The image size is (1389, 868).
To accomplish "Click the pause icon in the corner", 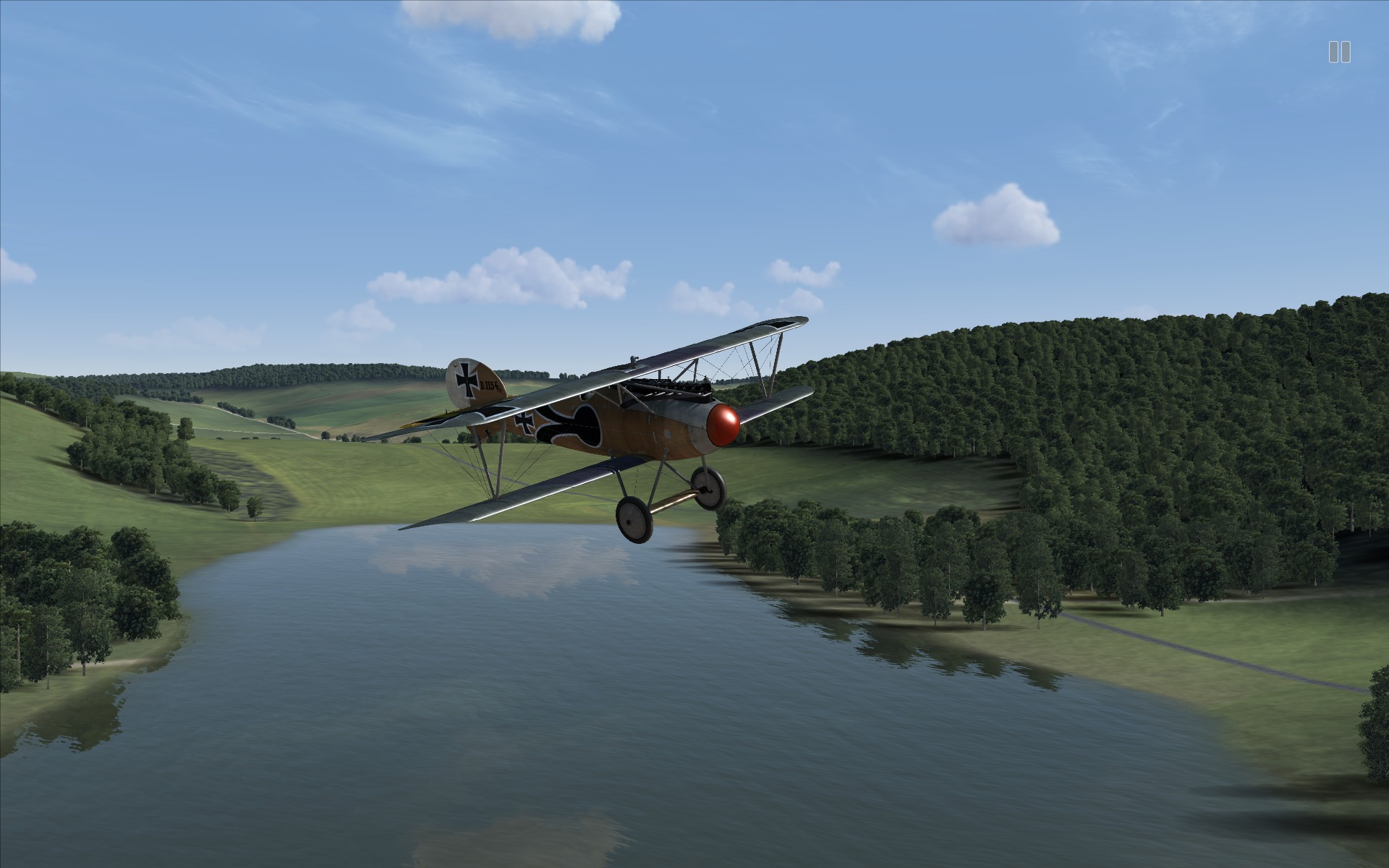I will tap(1339, 52).
